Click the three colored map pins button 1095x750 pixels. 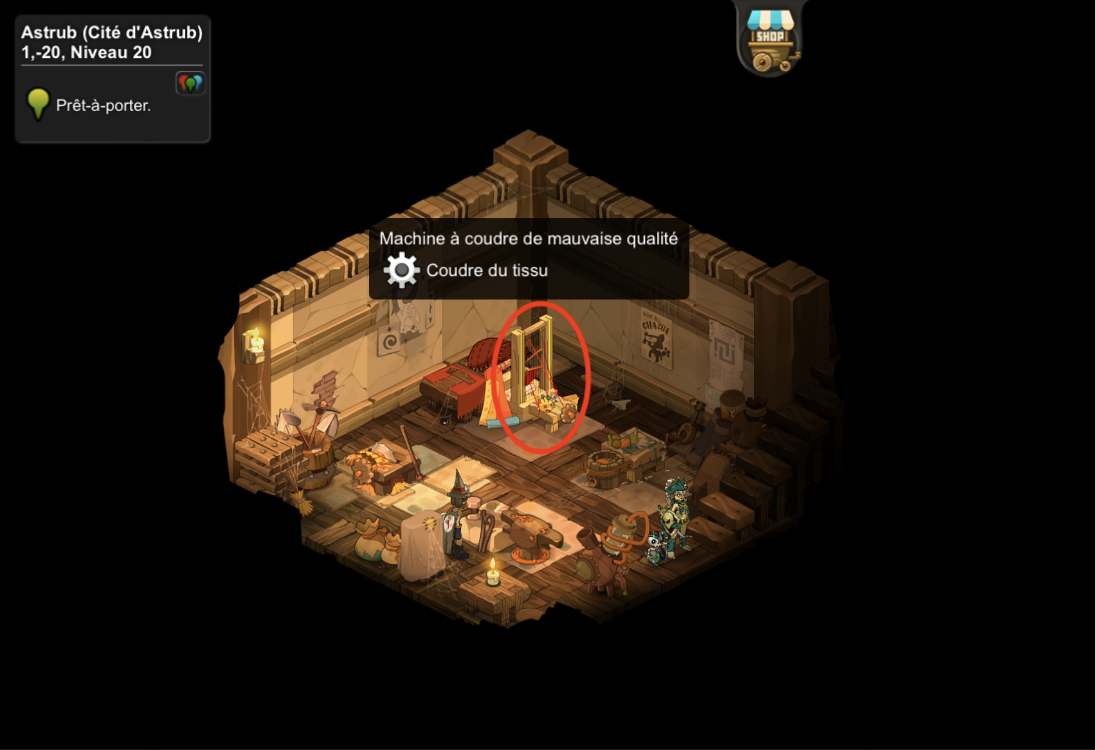(x=189, y=83)
